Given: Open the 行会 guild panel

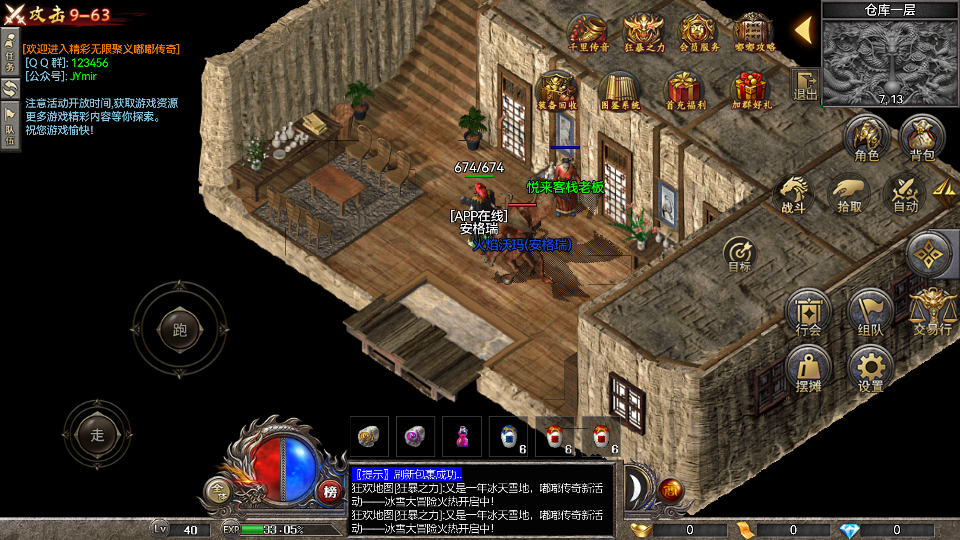Looking at the screenshot, I should point(809,313).
